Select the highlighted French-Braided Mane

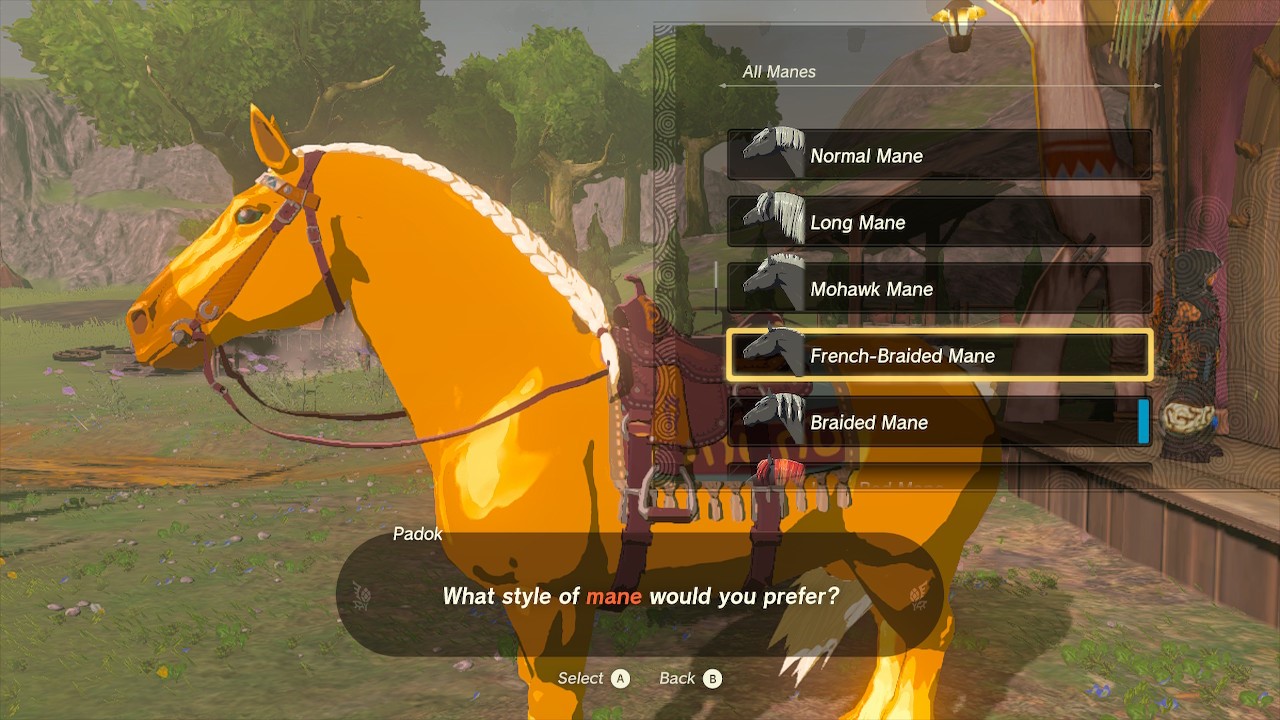938,356
